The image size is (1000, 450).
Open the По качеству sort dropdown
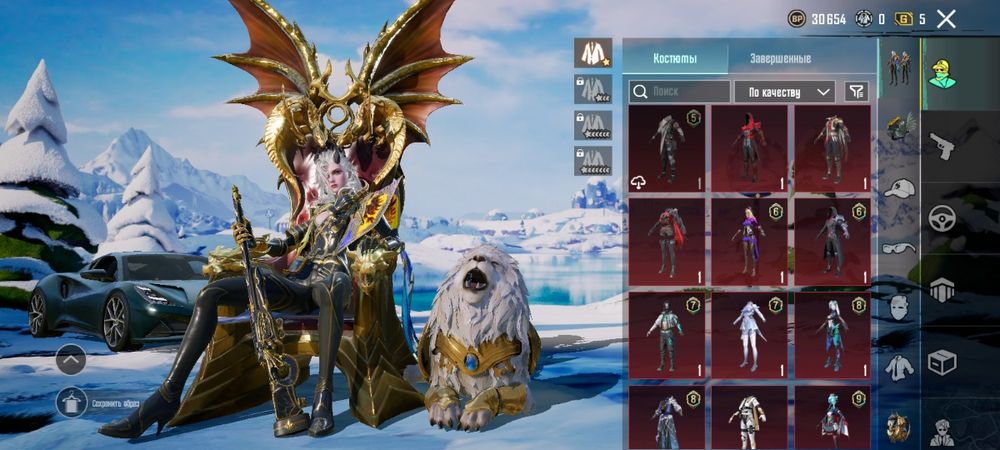click(x=784, y=92)
